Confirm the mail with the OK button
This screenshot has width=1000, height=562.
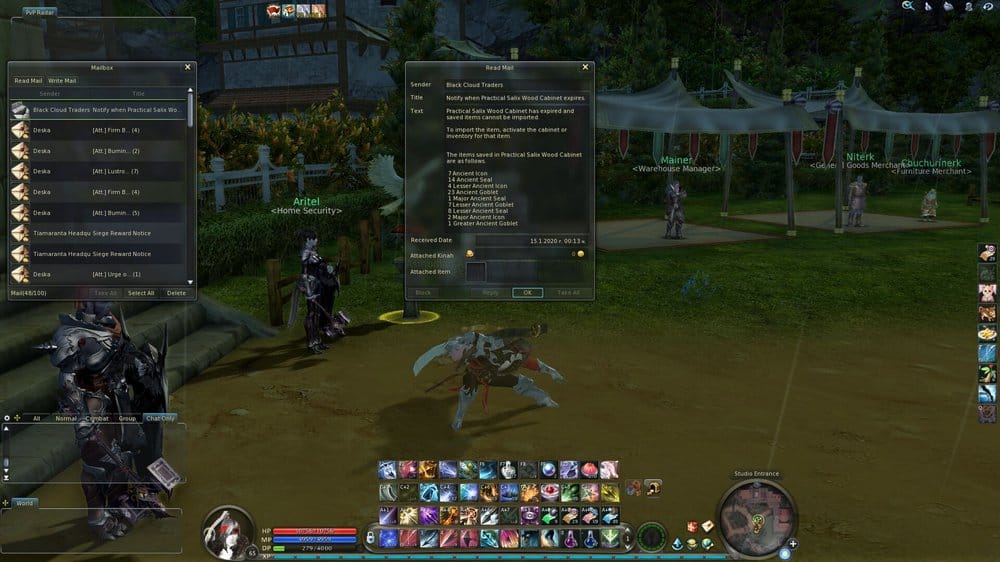(x=527, y=292)
